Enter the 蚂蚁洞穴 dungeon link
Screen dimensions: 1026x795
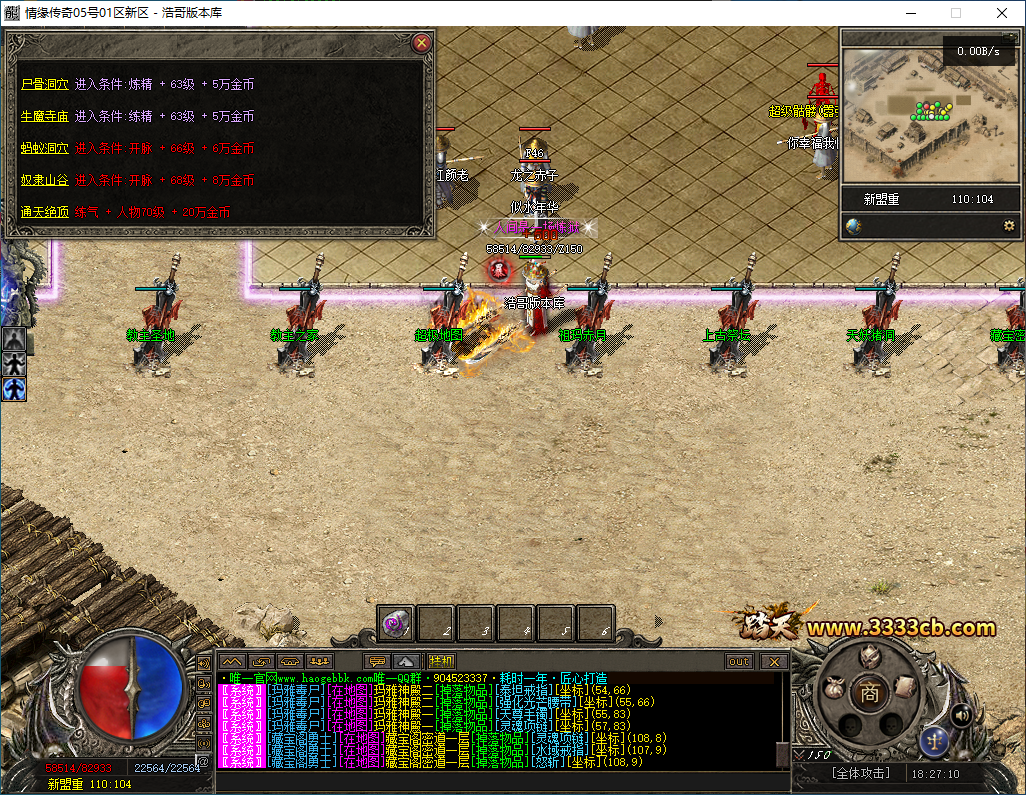click(x=44, y=148)
